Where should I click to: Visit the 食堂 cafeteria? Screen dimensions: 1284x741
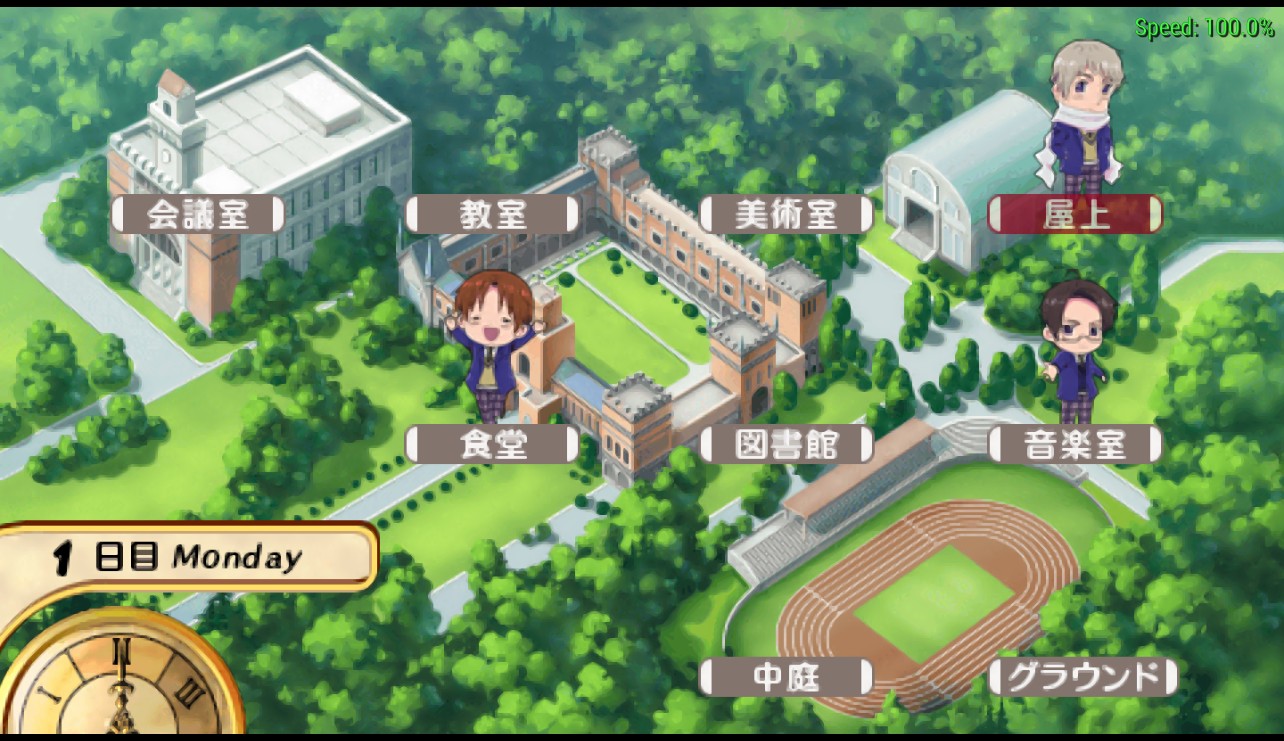pos(492,444)
